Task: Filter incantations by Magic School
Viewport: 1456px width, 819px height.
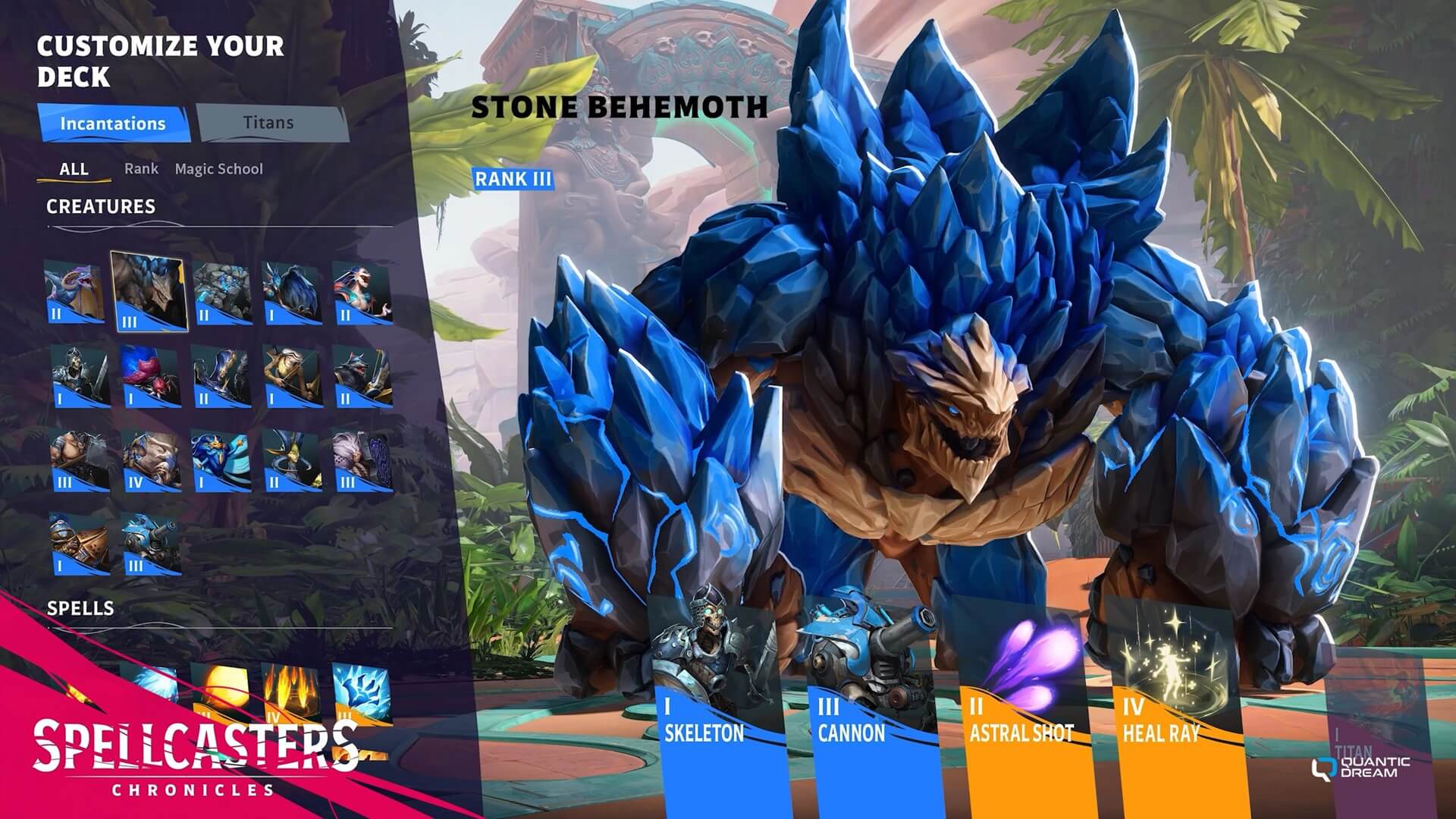Action: (218, 168)
